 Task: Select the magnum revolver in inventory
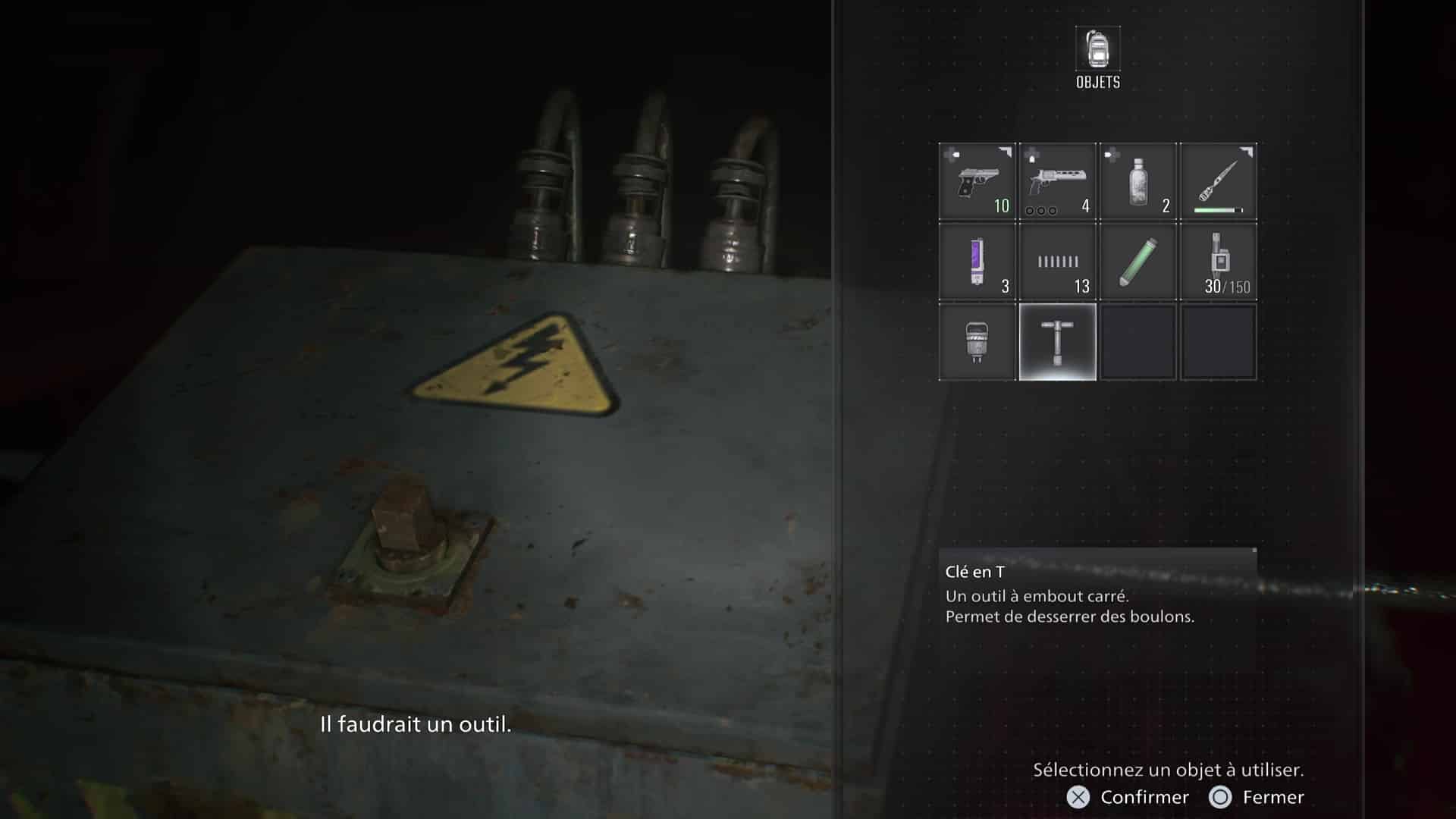[1057, 182]
